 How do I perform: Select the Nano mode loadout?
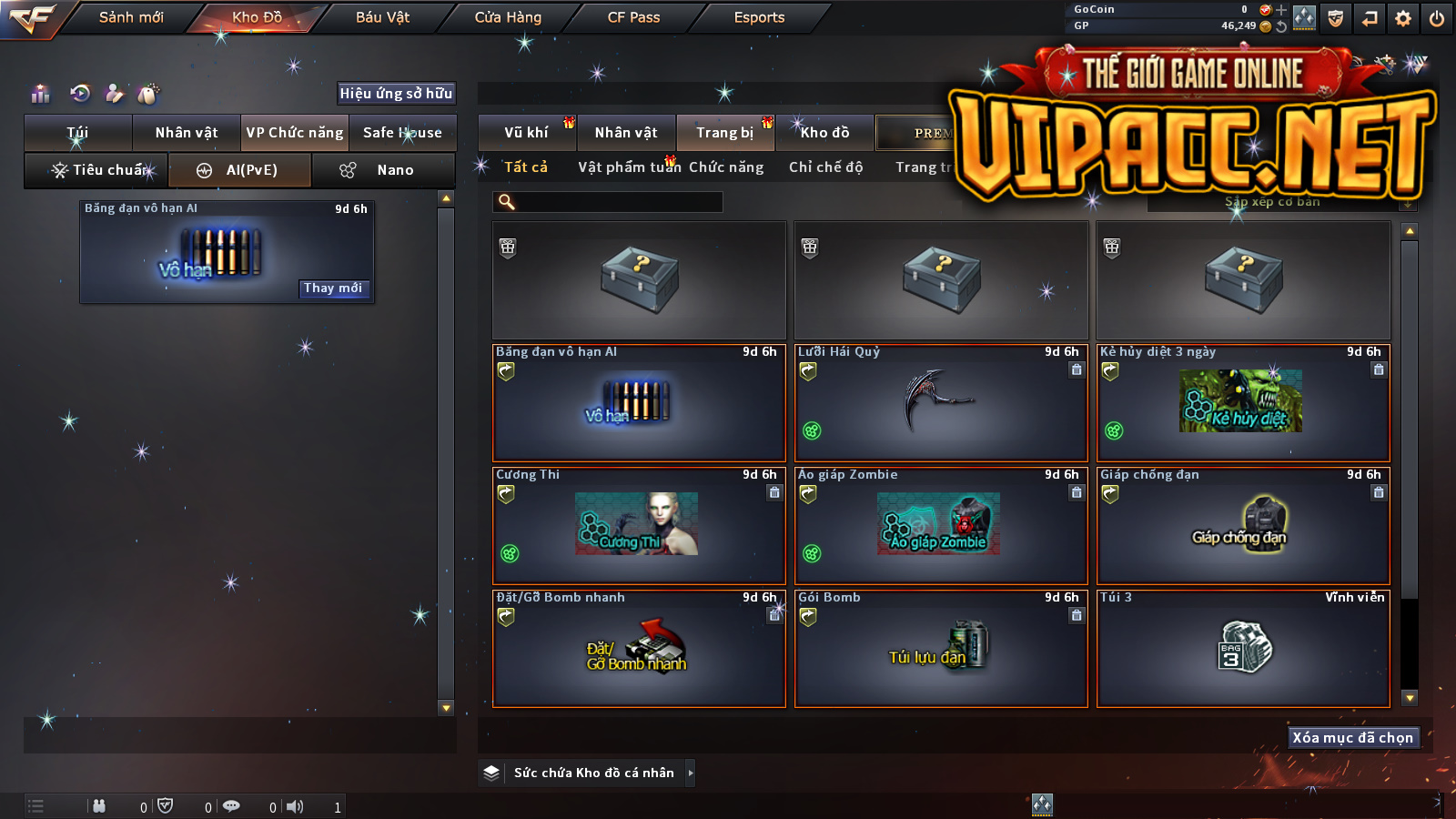383,170
